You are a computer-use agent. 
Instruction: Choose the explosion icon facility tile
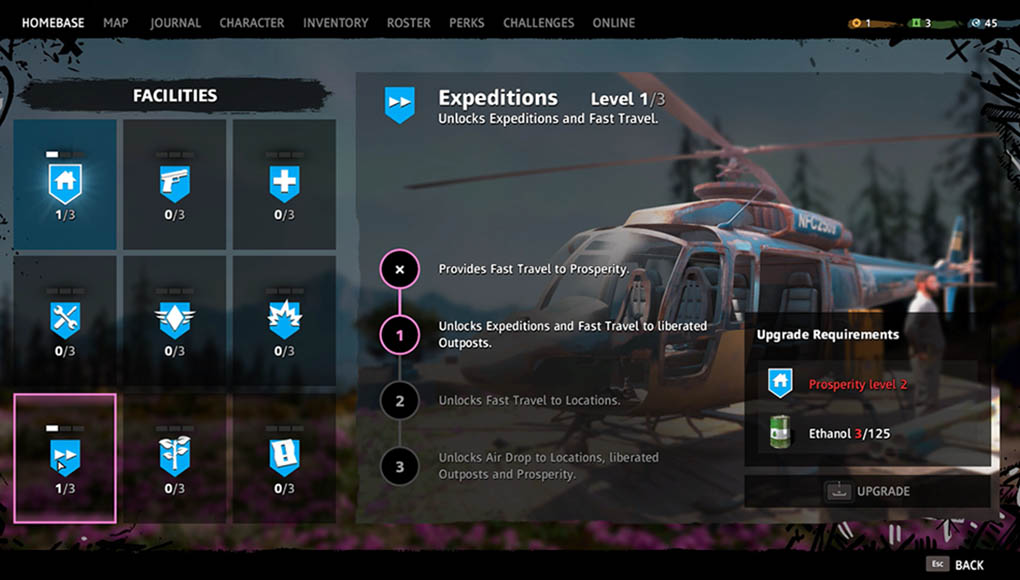click(x=284, y=321)
